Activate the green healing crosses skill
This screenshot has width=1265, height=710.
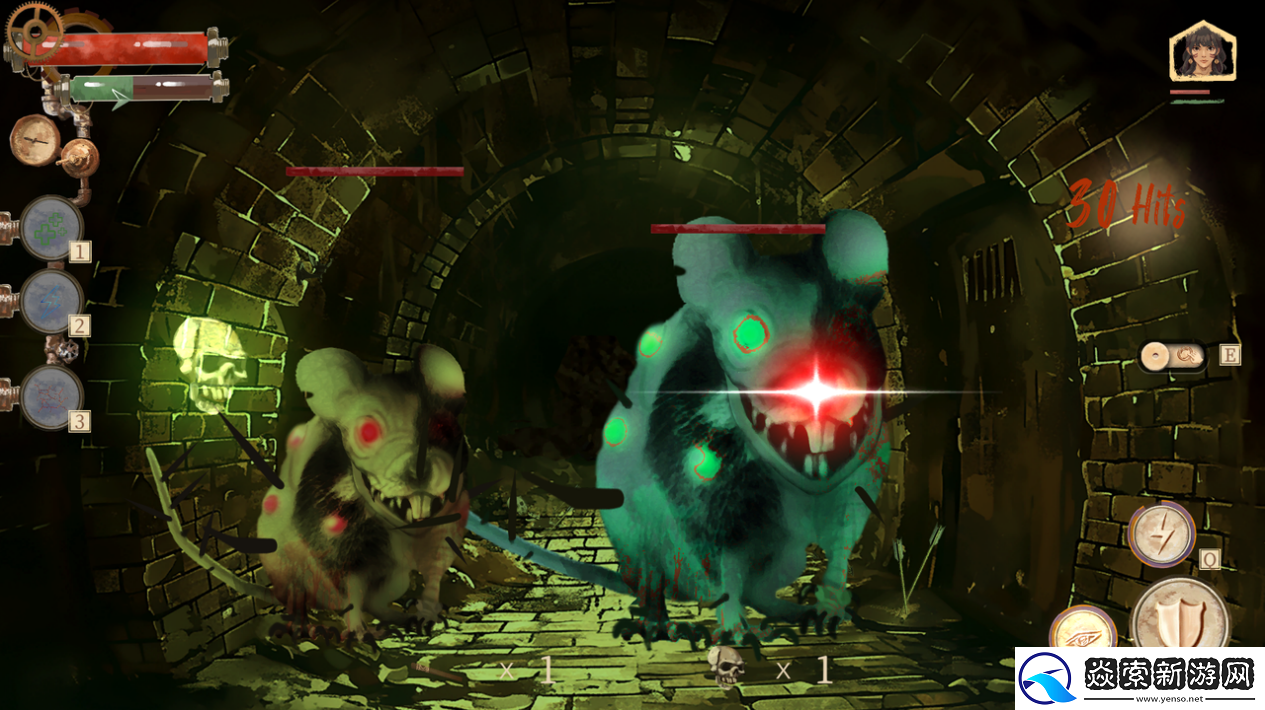(51, 229)
